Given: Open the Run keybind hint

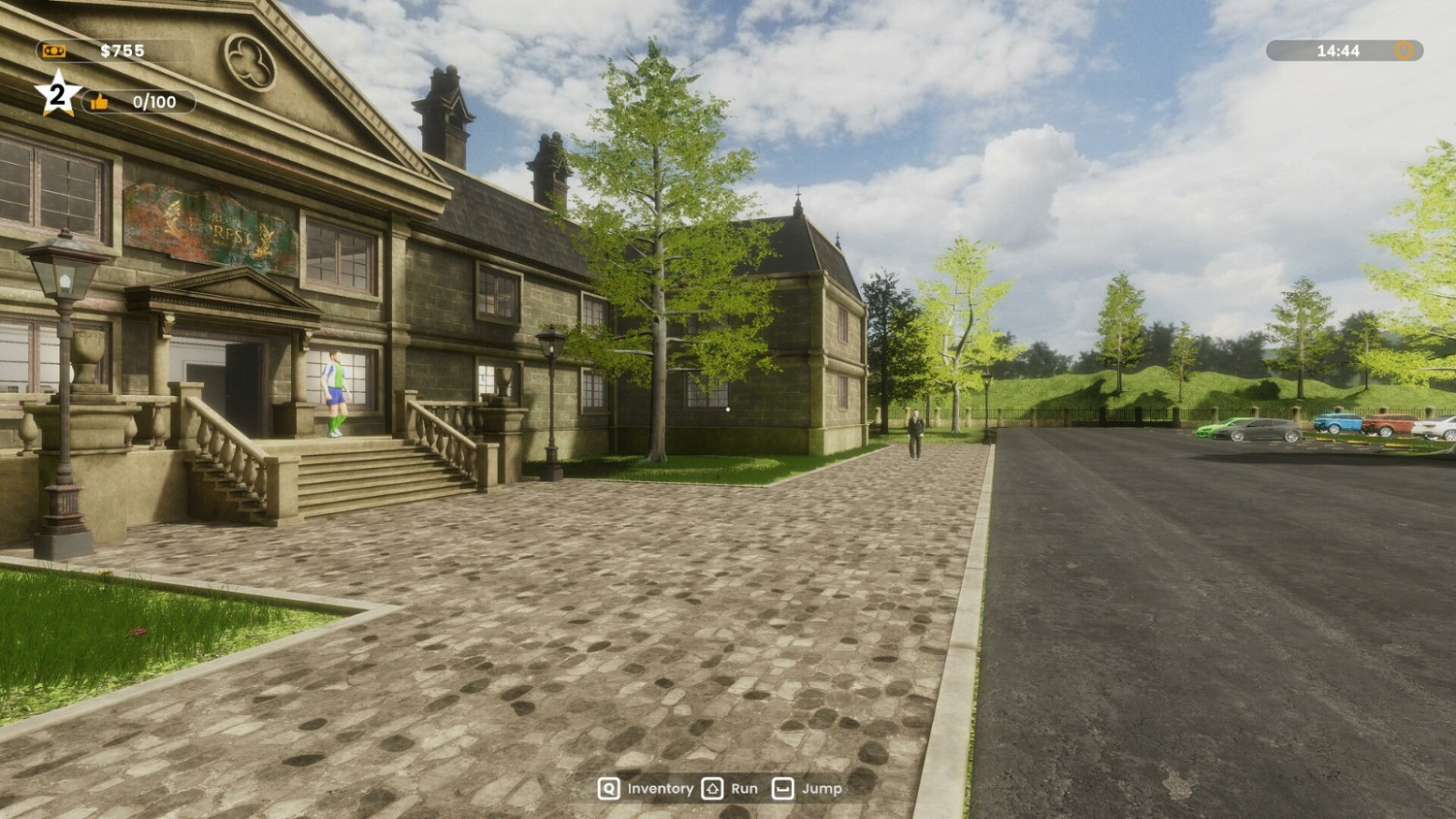Looking at the screenshot, I should coord(743,789).
